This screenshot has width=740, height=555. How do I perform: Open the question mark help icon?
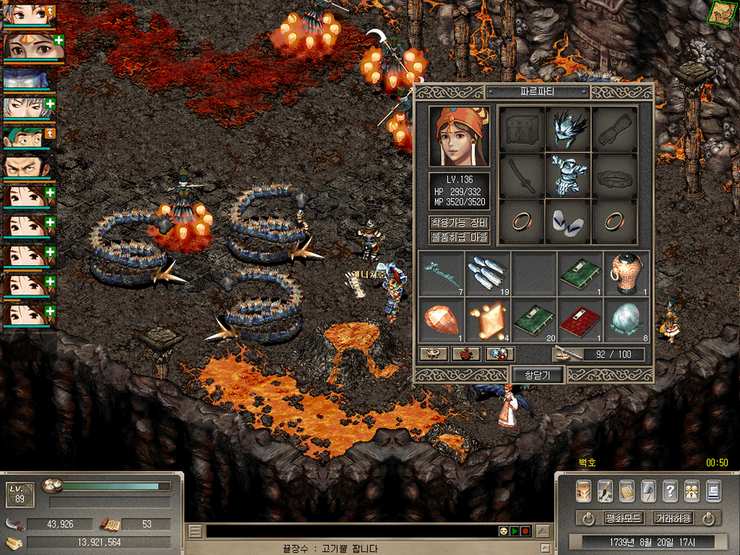point(669,491)
